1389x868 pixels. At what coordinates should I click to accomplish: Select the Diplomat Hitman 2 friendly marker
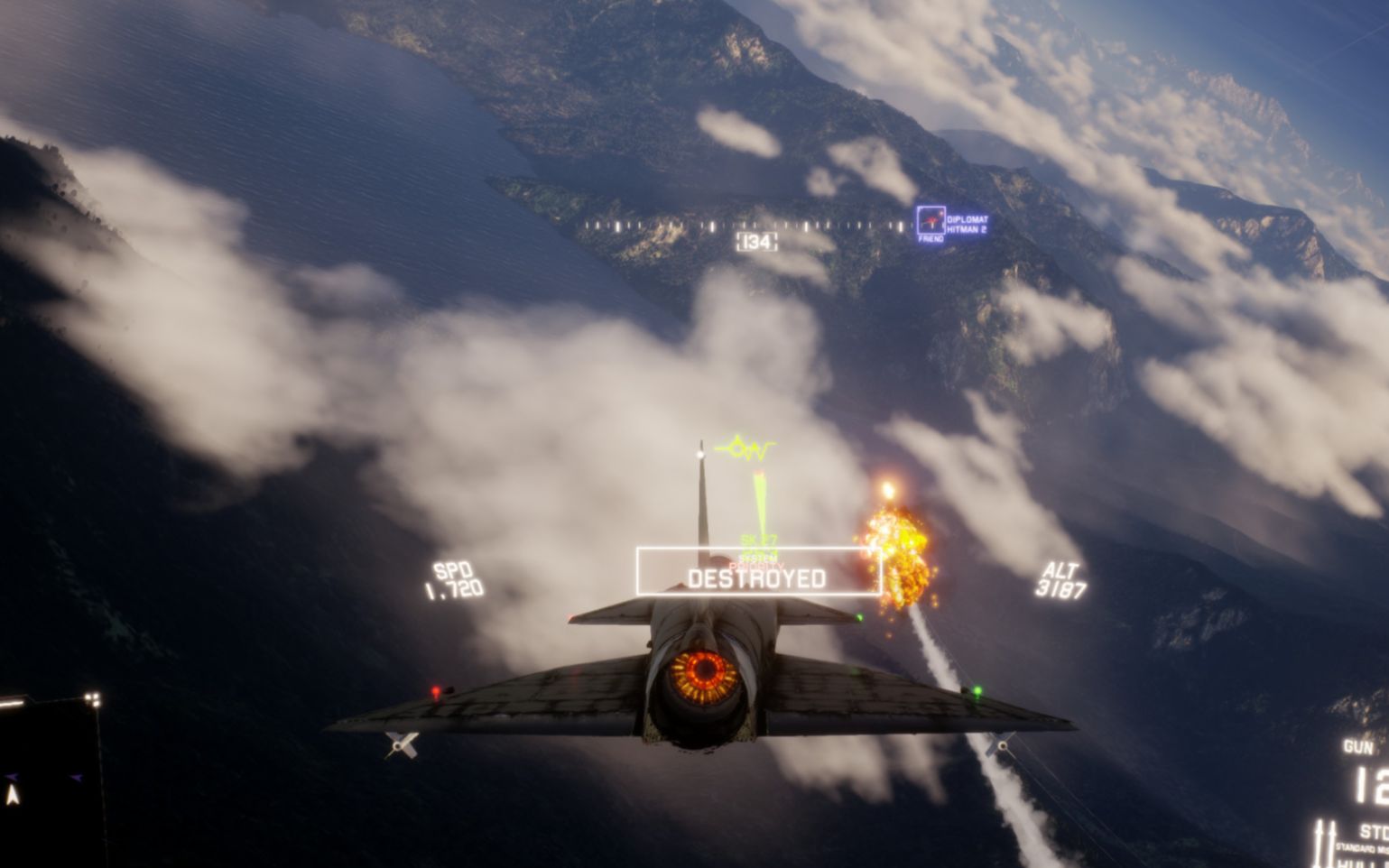(x=931, y=220)
